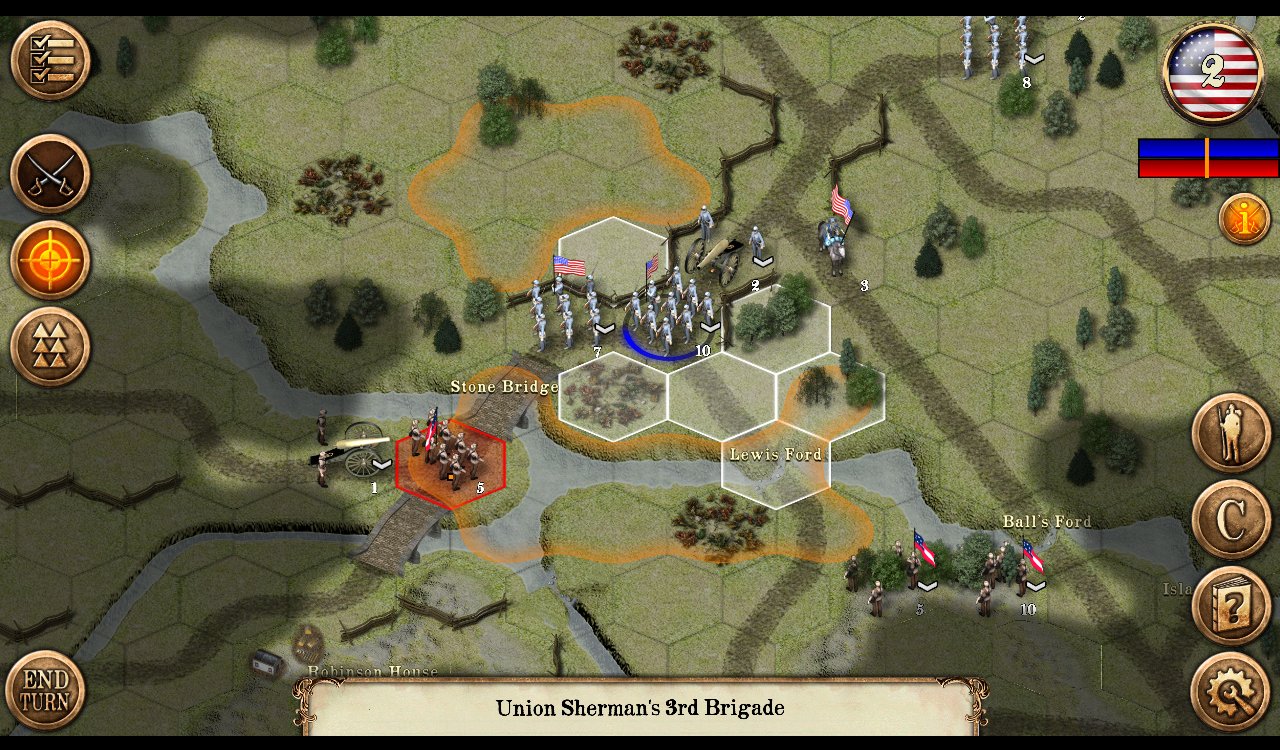The width and height of the screenshot is (1280, 750).
Task: Click the Union flag turn badge
Action: [x=1213, y=73]
